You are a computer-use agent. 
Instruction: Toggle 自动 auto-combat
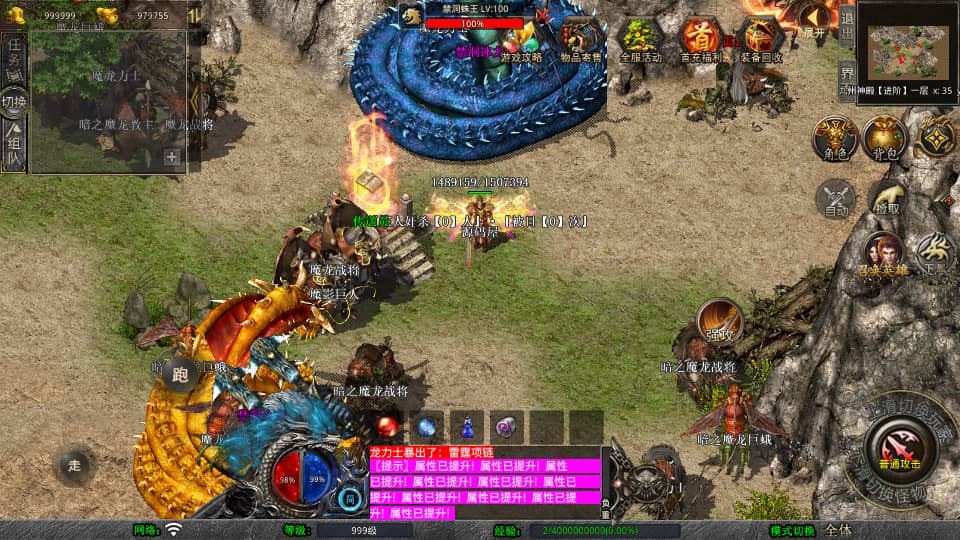pyautogui.click(x=836, y=199)
